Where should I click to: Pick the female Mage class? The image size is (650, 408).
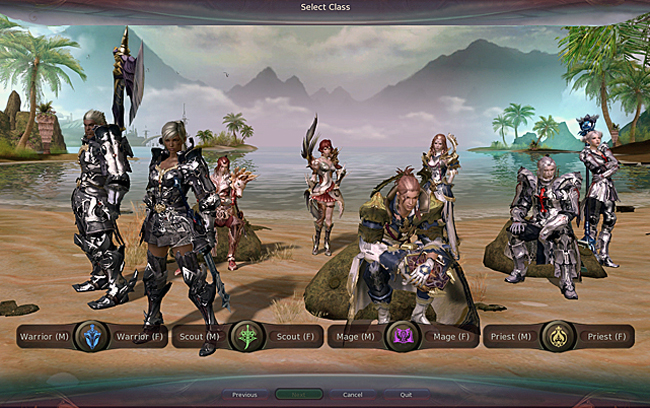pyautogui.click(x=447, y=336)
